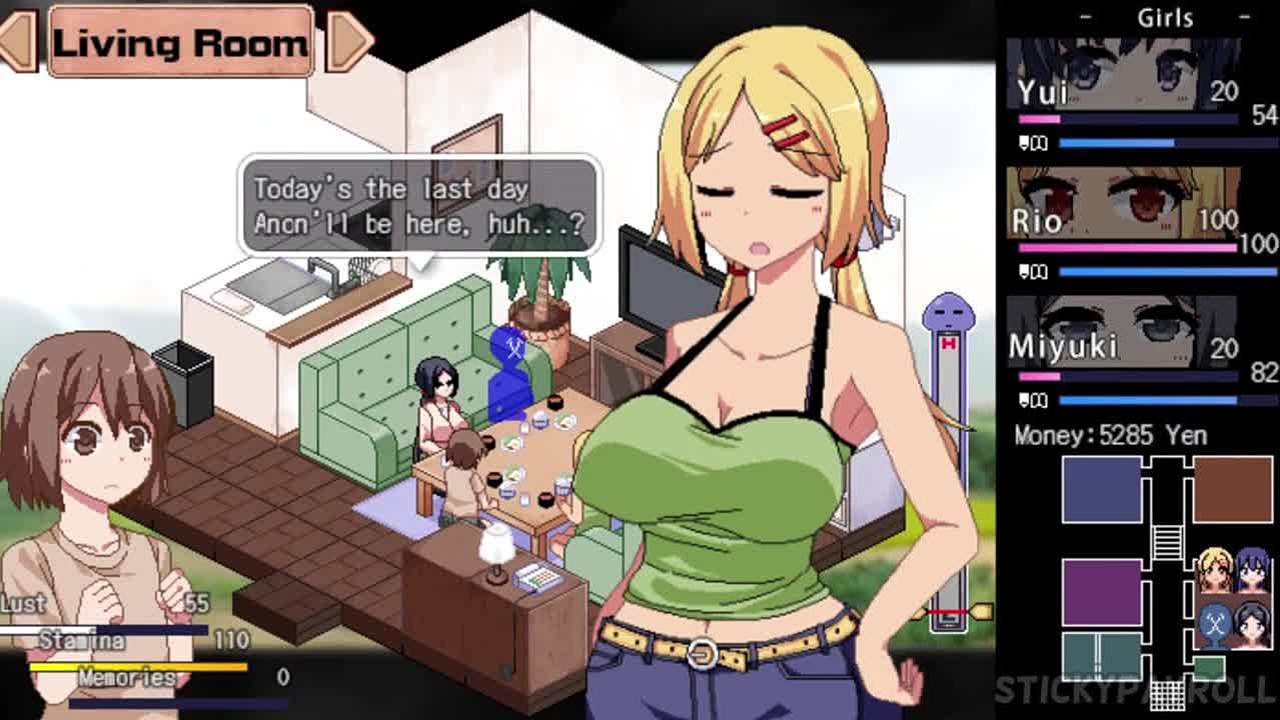This screenshot has height=720, width=1280.
Task: Go to the previous room with left arrow
Action: click(x=18, y=42)
